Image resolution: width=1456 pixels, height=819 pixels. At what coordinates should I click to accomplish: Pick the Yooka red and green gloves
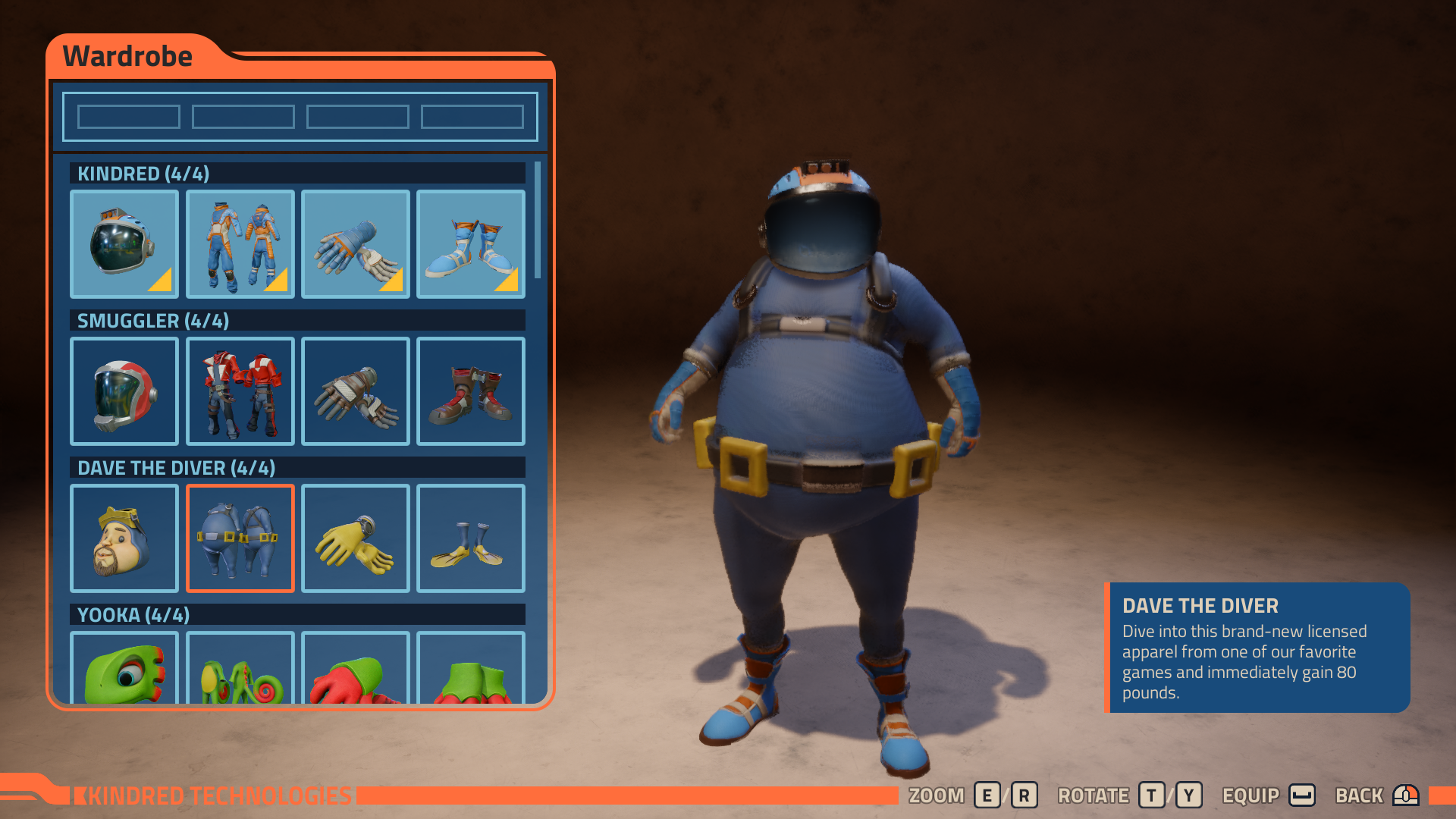click(x=355, y=668)
